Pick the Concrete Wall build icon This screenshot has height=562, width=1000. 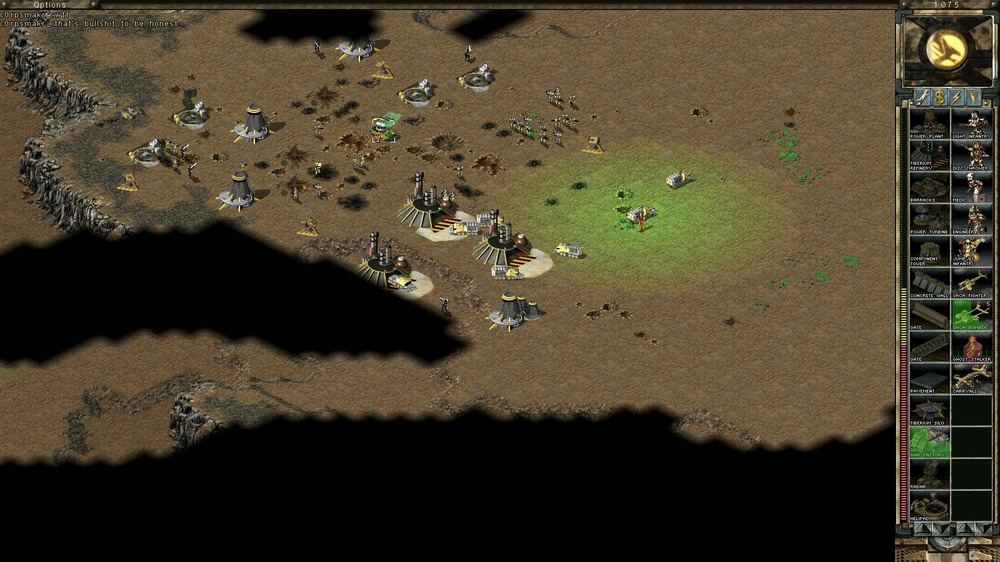[x=929, y=283]
